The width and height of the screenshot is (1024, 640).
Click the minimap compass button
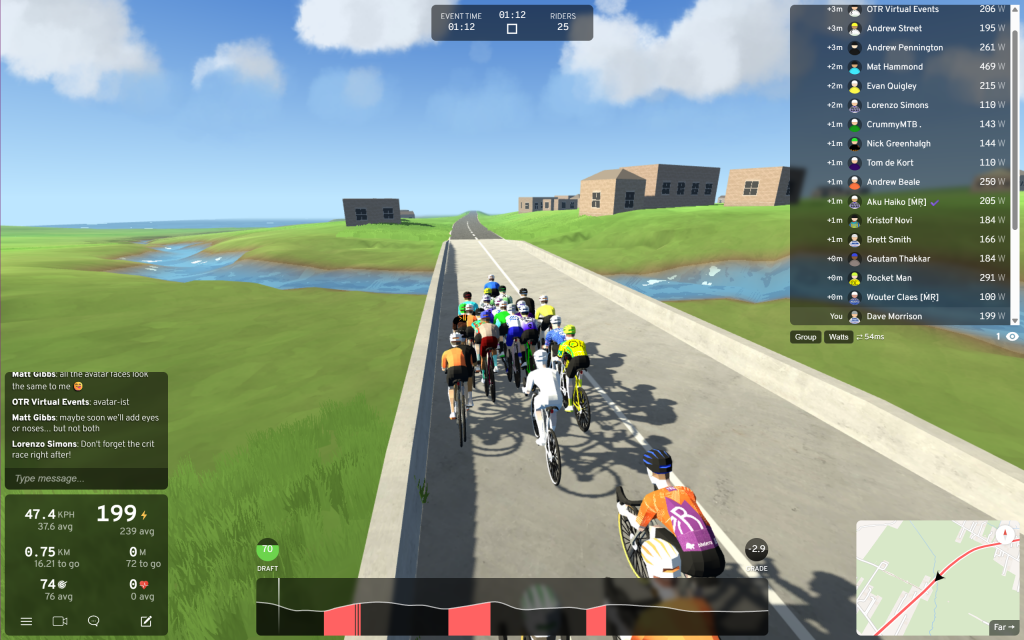tap(1004, 534)
